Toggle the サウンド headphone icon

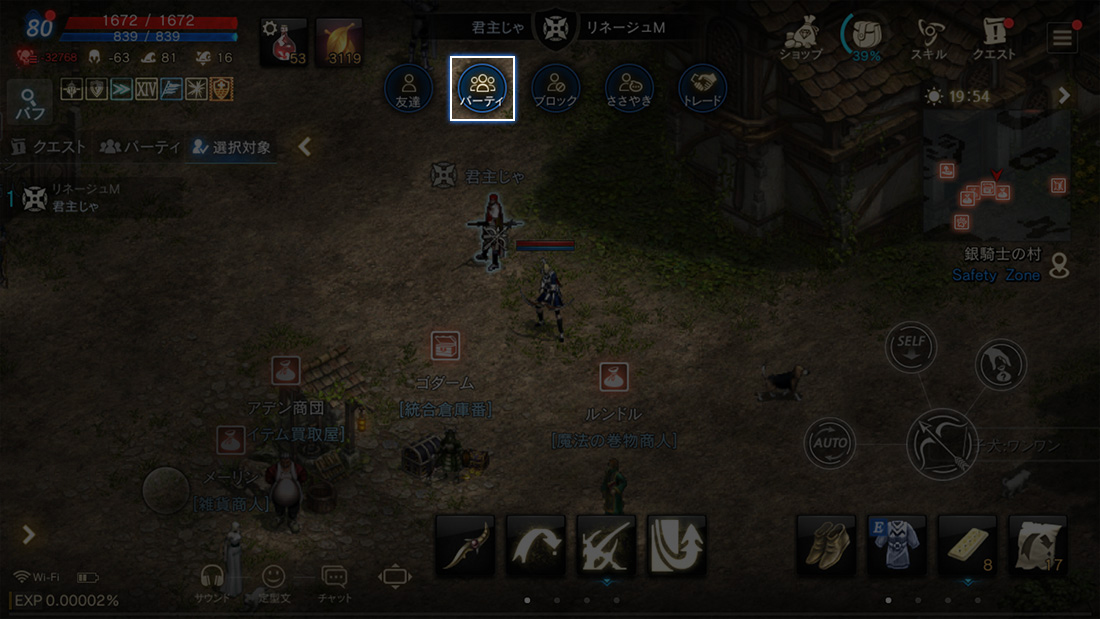click(212, 582)
